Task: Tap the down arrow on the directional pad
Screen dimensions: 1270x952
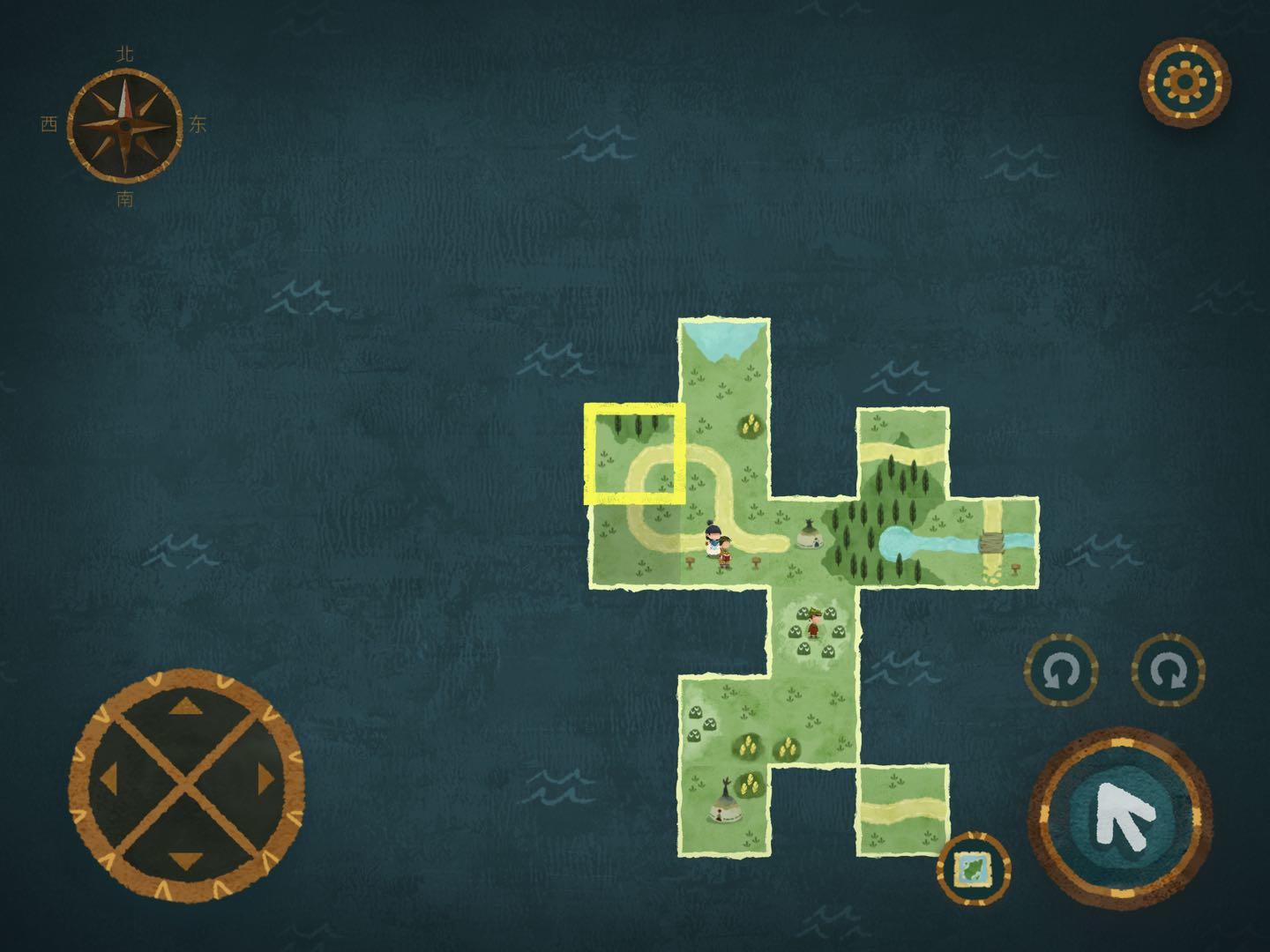Action: [185, 858]
